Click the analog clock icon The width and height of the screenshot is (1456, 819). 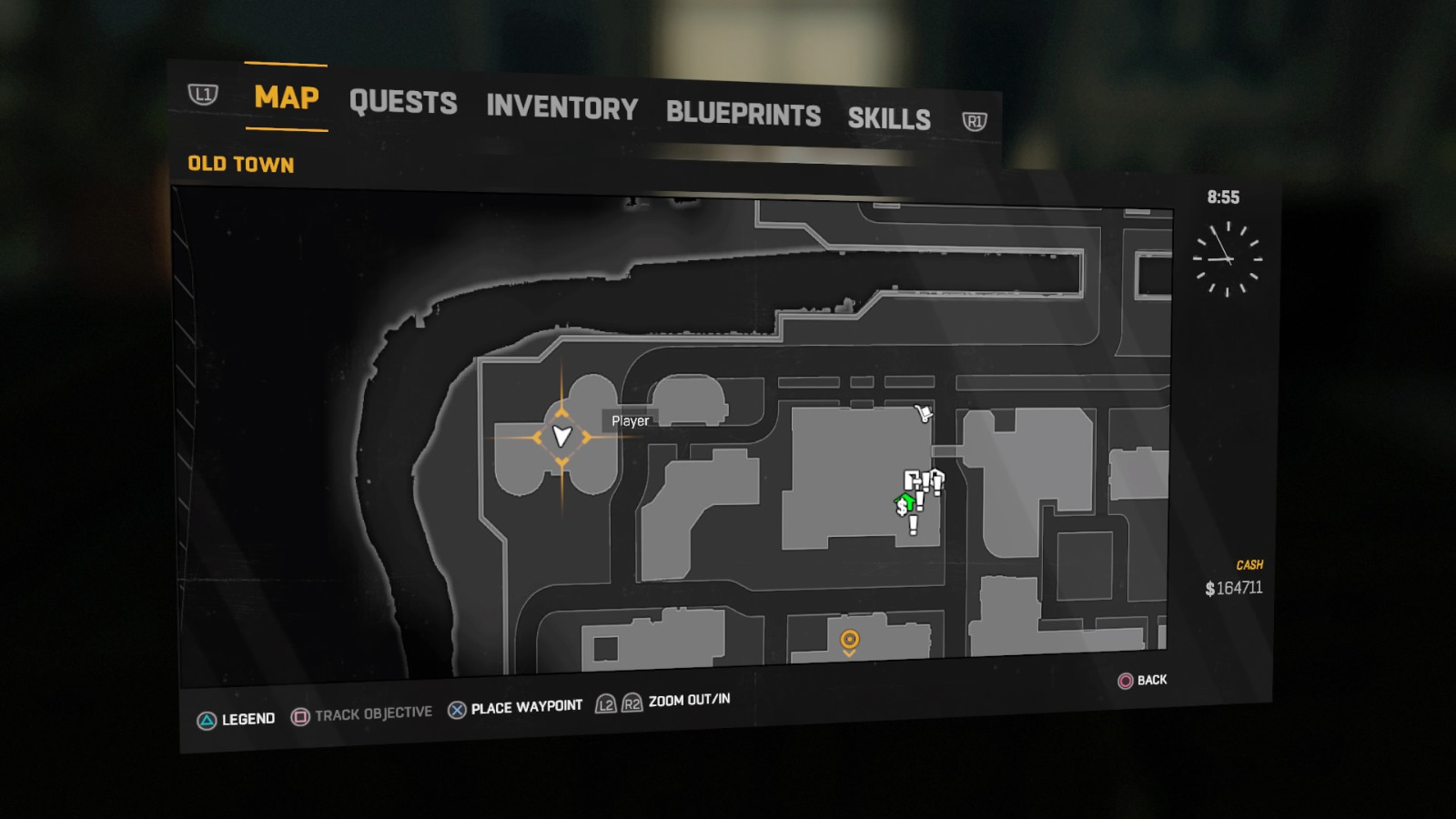click(x=1227, y=257)
